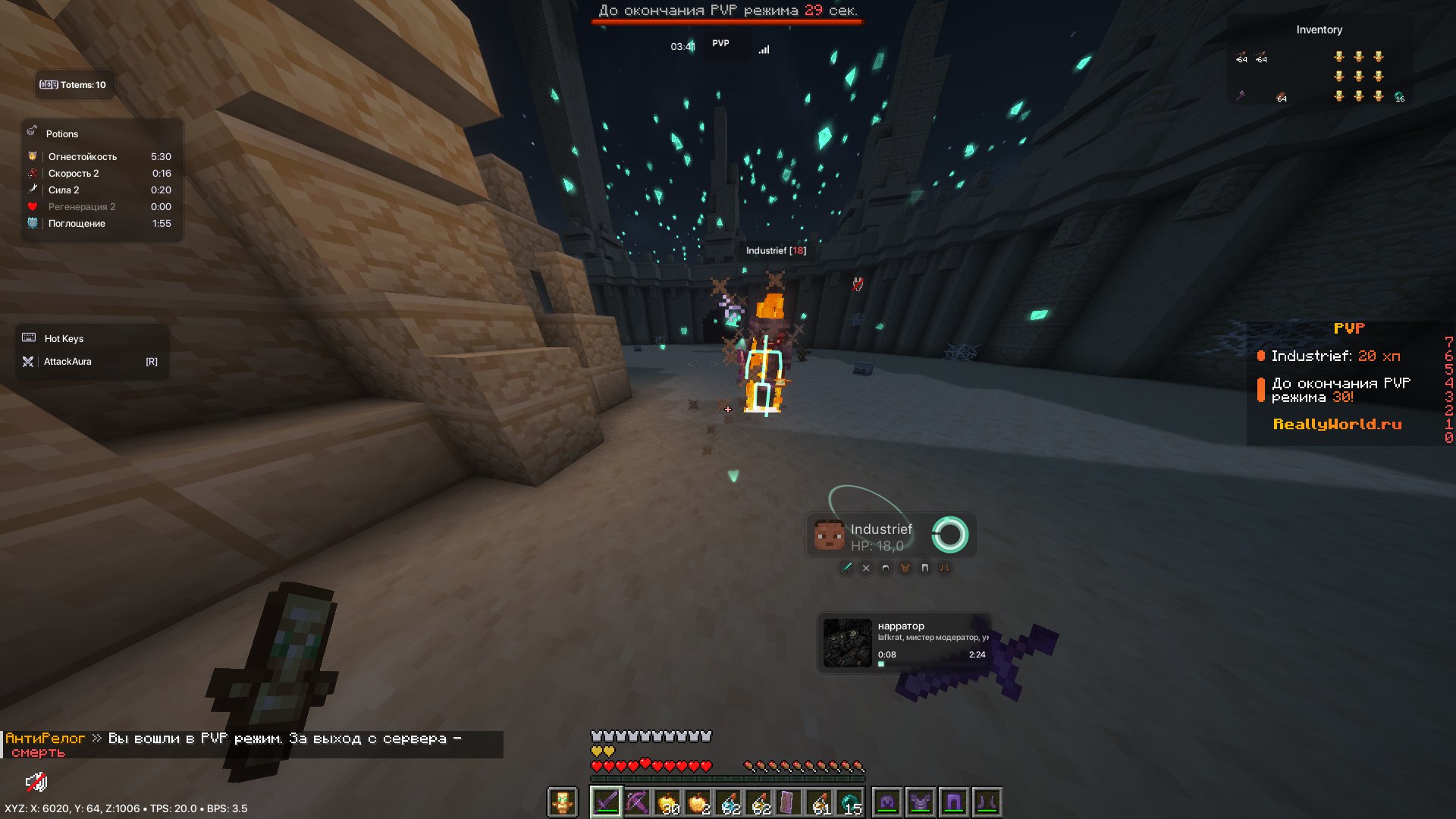Toggle the X icon in Industrief's target HUD

(865, 568)
